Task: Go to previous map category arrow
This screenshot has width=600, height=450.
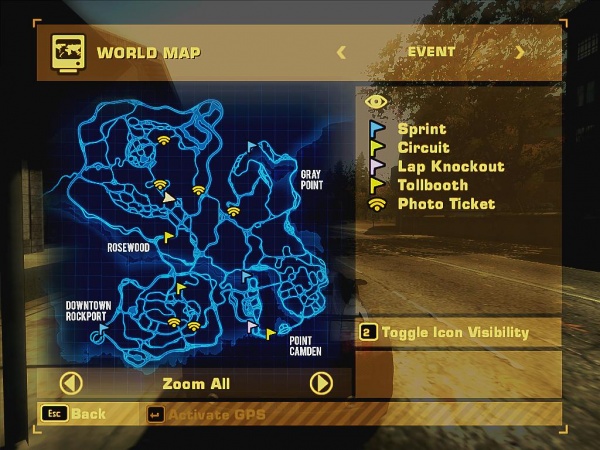Action: [x=341, y=52]
